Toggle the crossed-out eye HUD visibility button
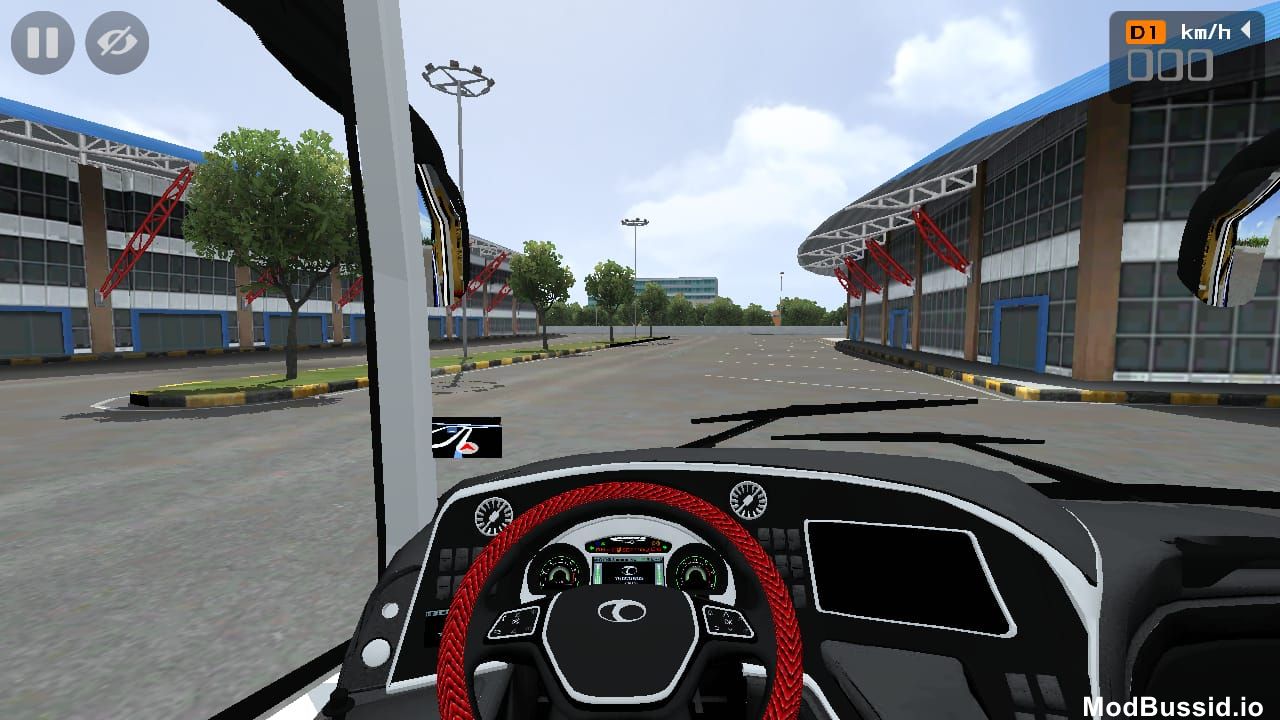Image resolution: width=1280 pixels, height=720 pixels. pyautogui.click(x=117, y=43)
